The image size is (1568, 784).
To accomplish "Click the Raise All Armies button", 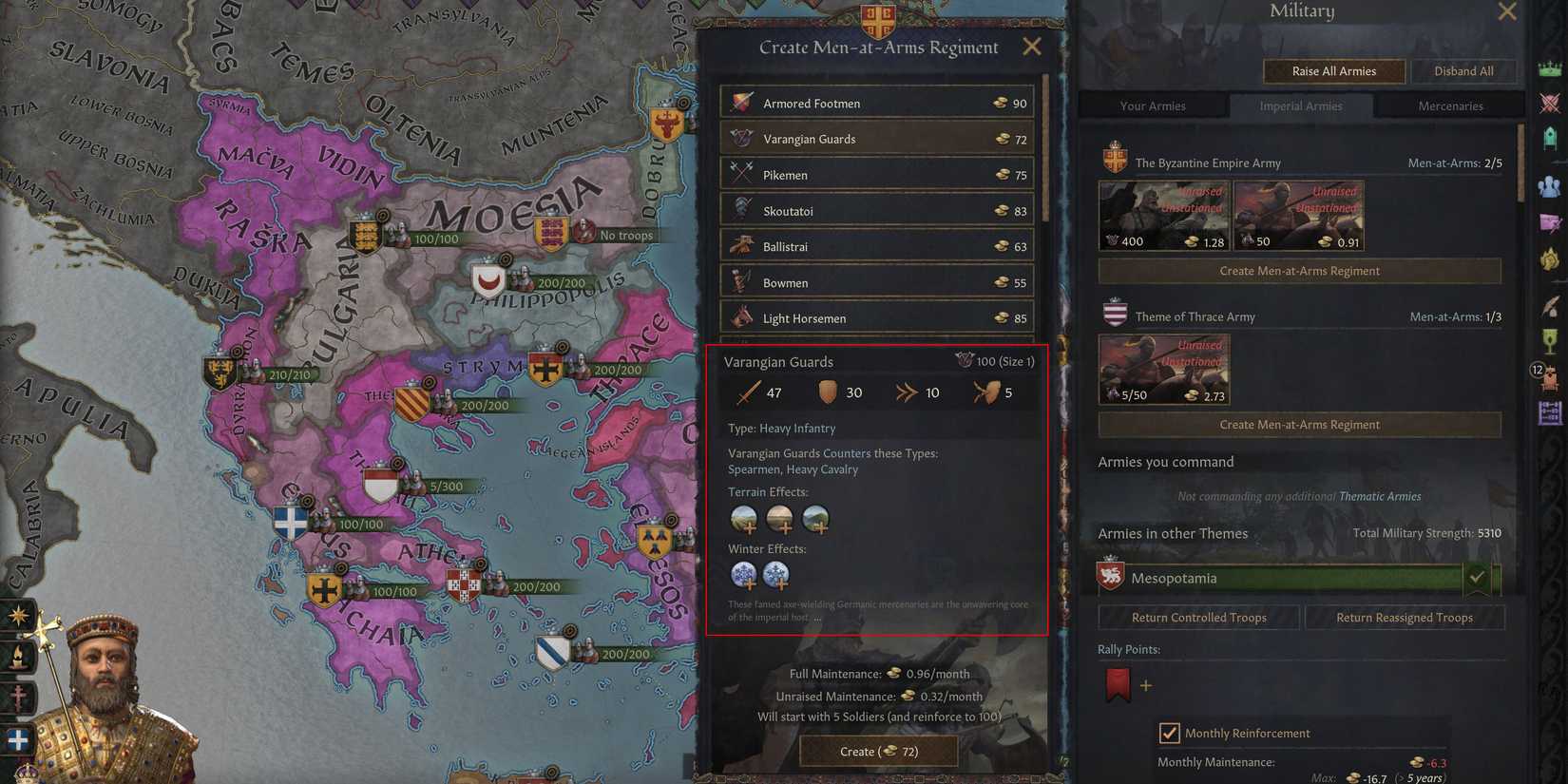I will (1334, 71).
